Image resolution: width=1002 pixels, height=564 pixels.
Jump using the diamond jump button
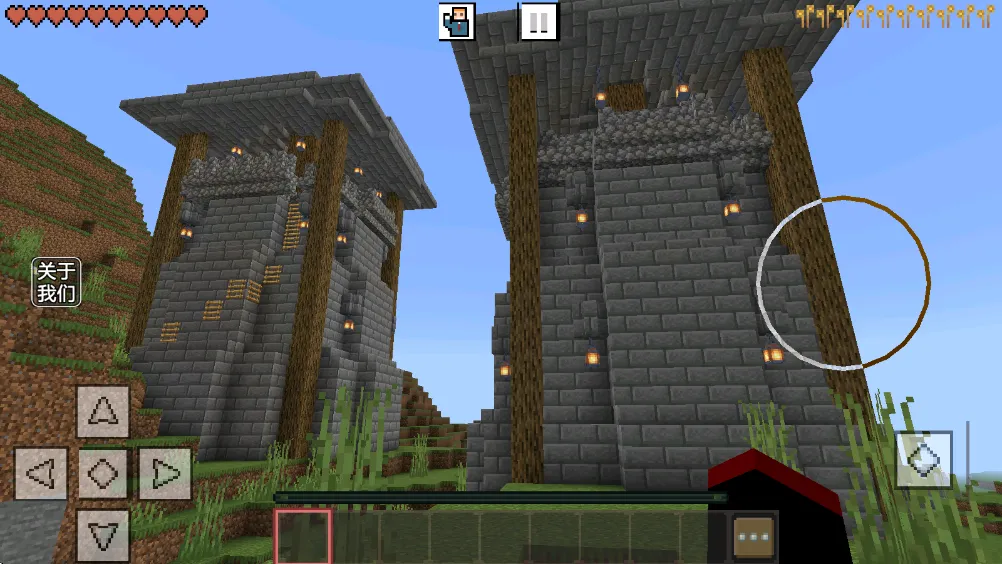923,459
